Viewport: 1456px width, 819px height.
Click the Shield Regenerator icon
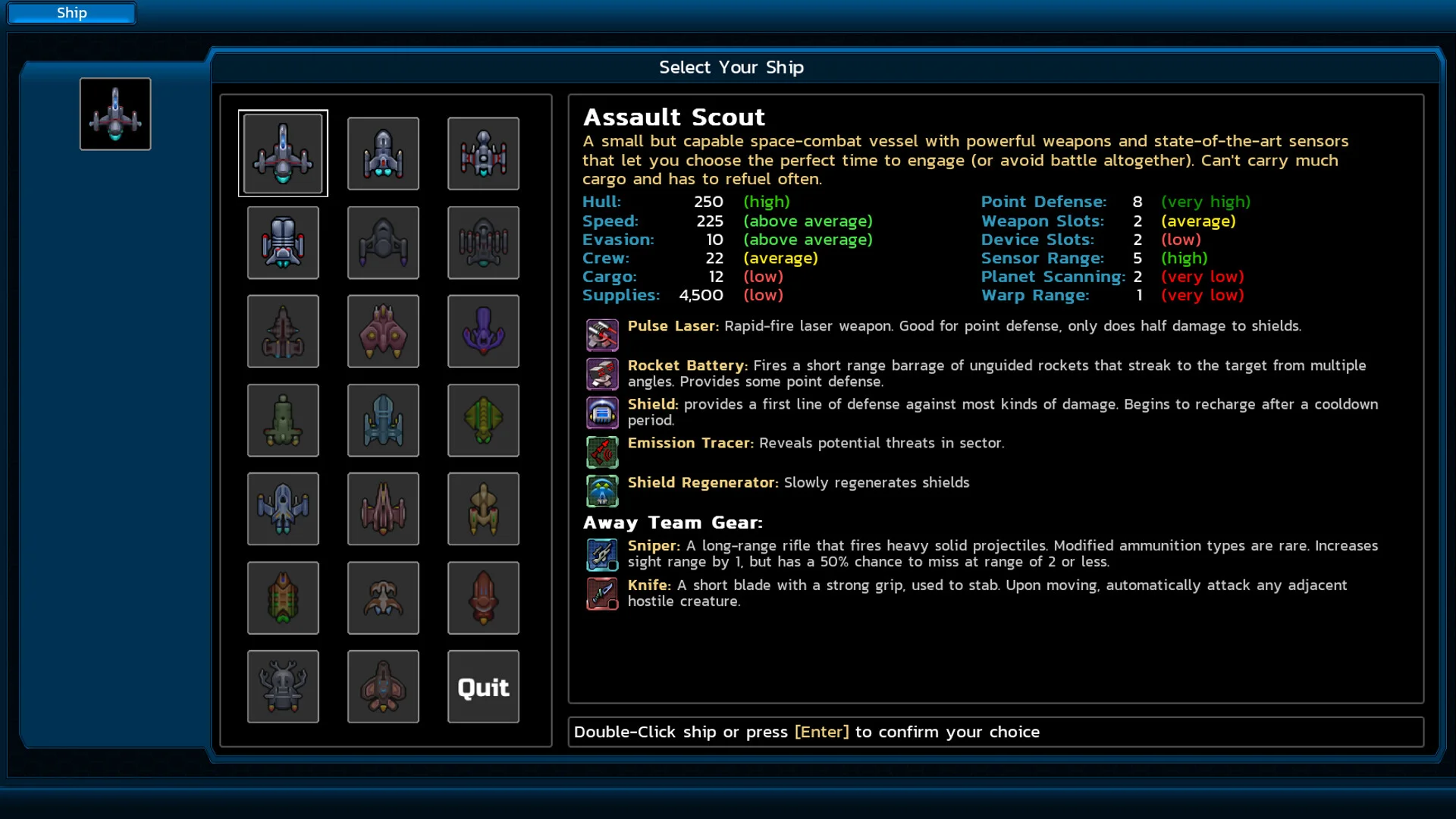602,491
